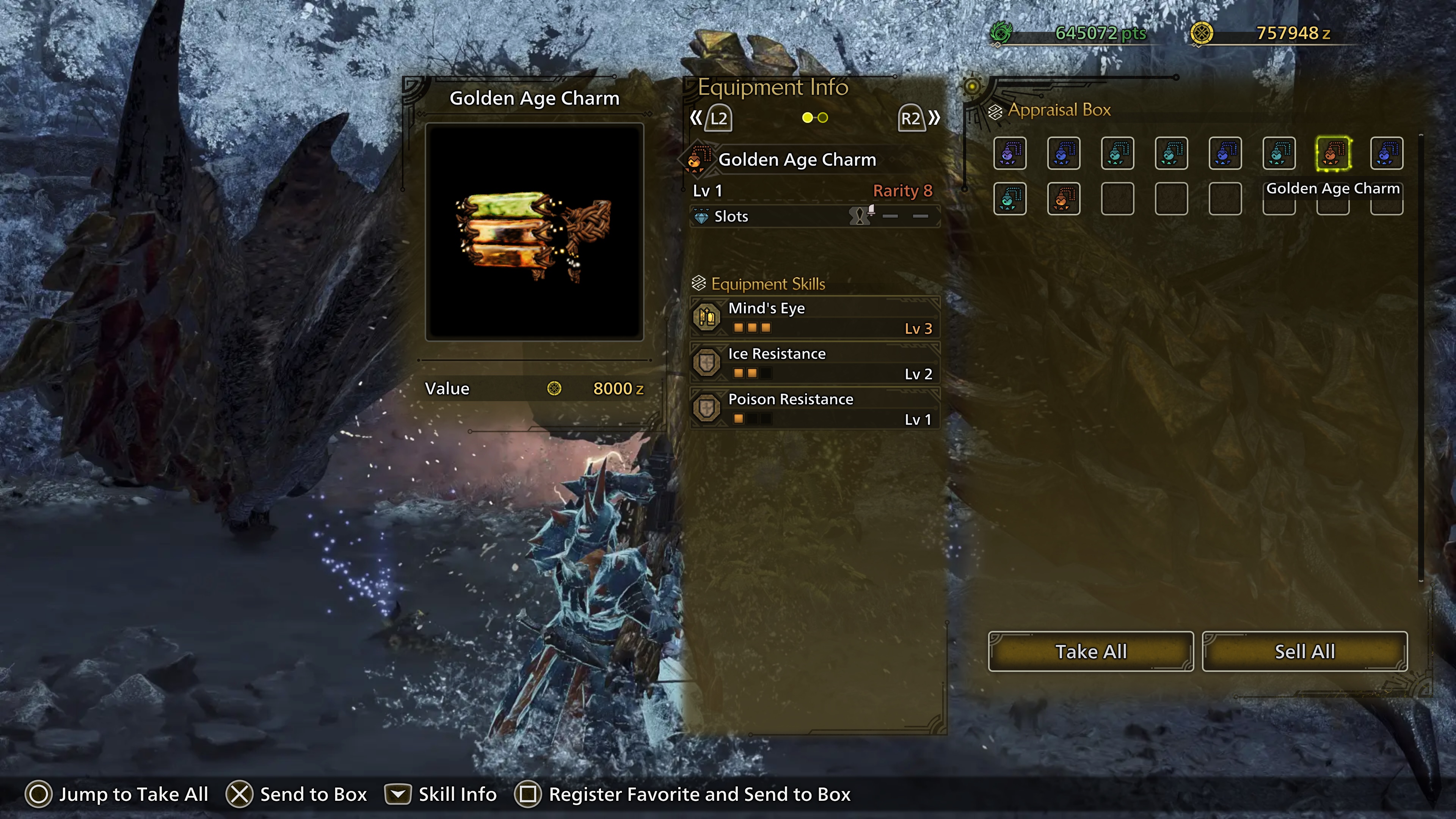Image resolution: width=1456 pixels, height=819 pixels.
Task: Choose the orange charm in the second row
Action: (1063, 199)
